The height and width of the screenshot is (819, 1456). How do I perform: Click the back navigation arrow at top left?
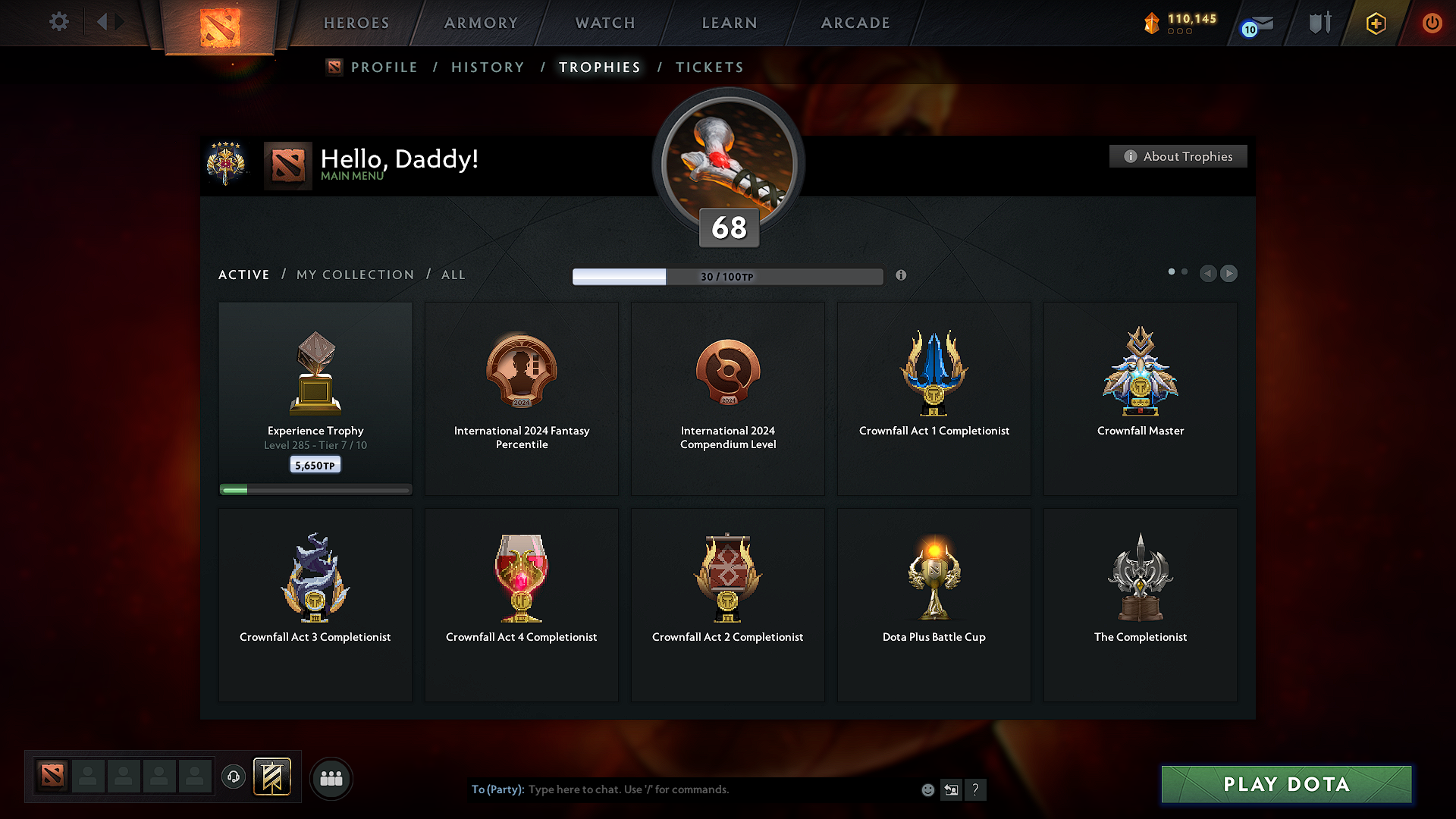point(104,22)
